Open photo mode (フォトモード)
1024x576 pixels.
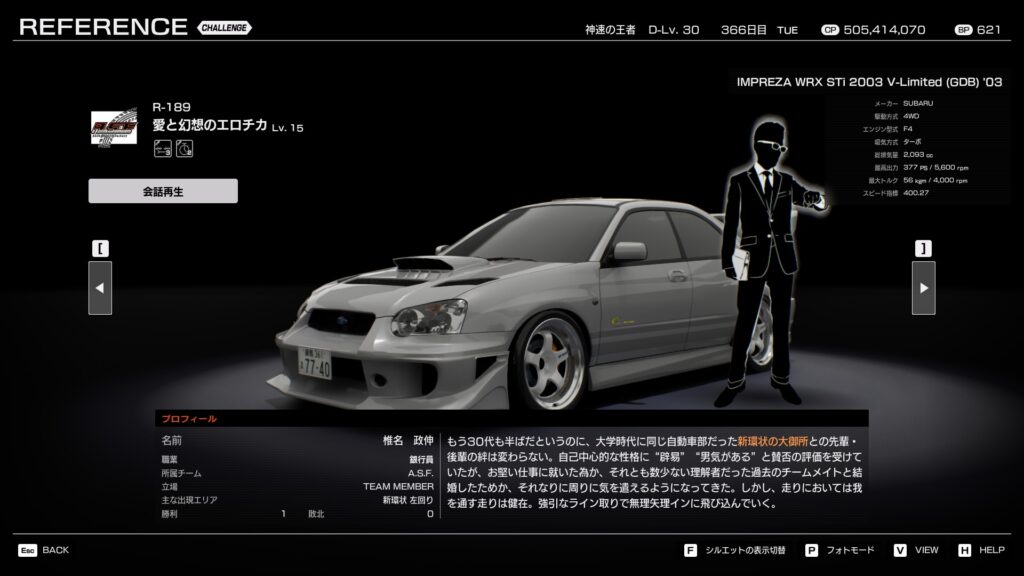point(842,550)
